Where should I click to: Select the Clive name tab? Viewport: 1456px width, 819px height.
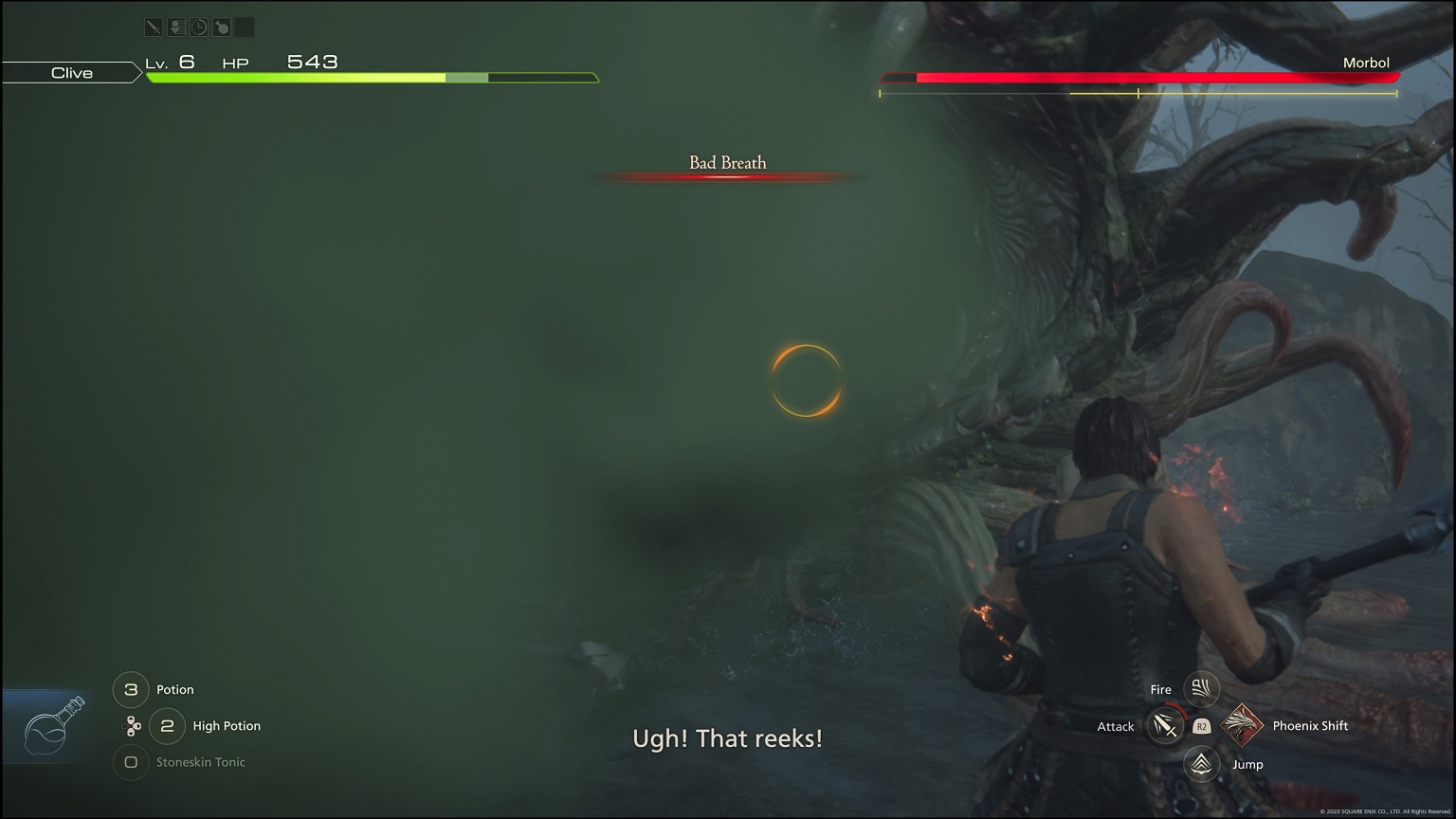[71, 72]
